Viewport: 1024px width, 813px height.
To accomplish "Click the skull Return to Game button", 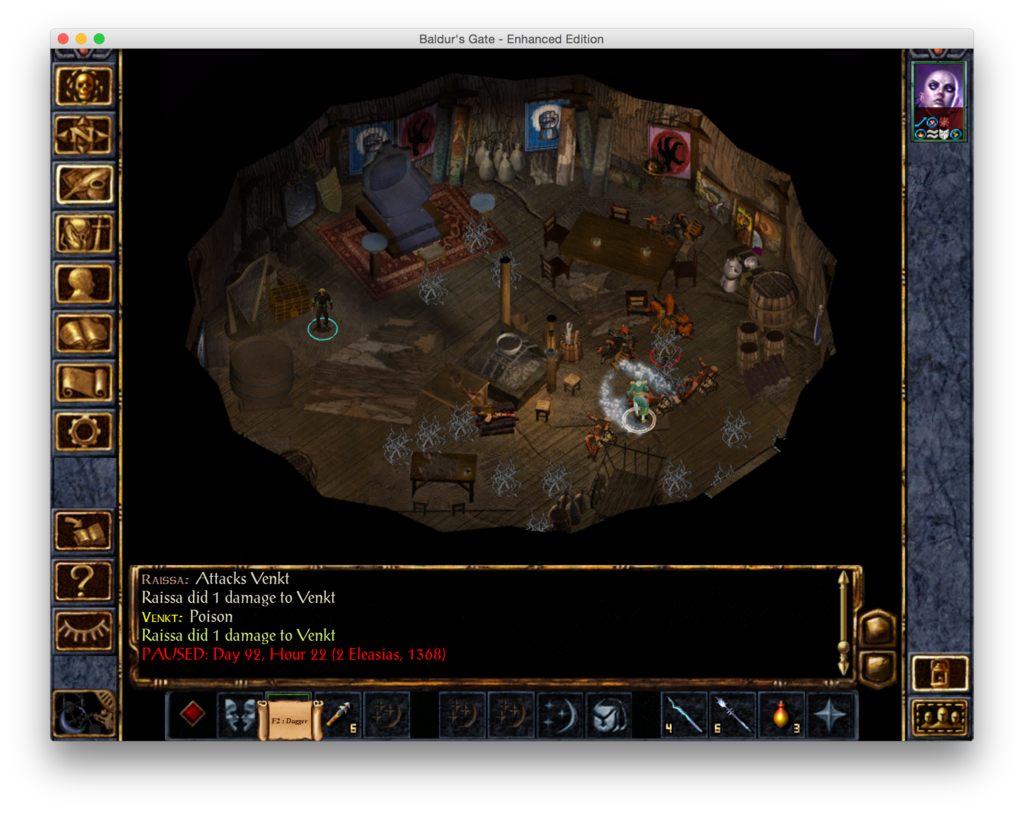I will pos(84,87).
